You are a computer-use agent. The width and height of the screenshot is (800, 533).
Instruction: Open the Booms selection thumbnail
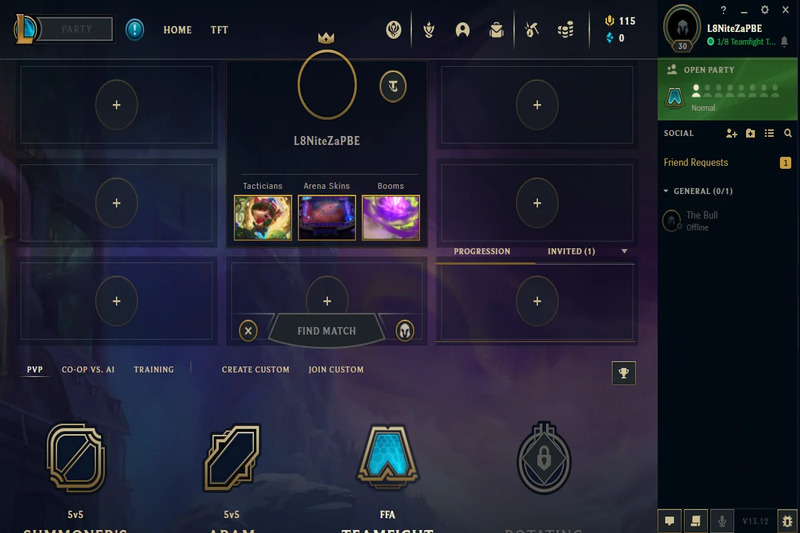(x=391, y=217)
